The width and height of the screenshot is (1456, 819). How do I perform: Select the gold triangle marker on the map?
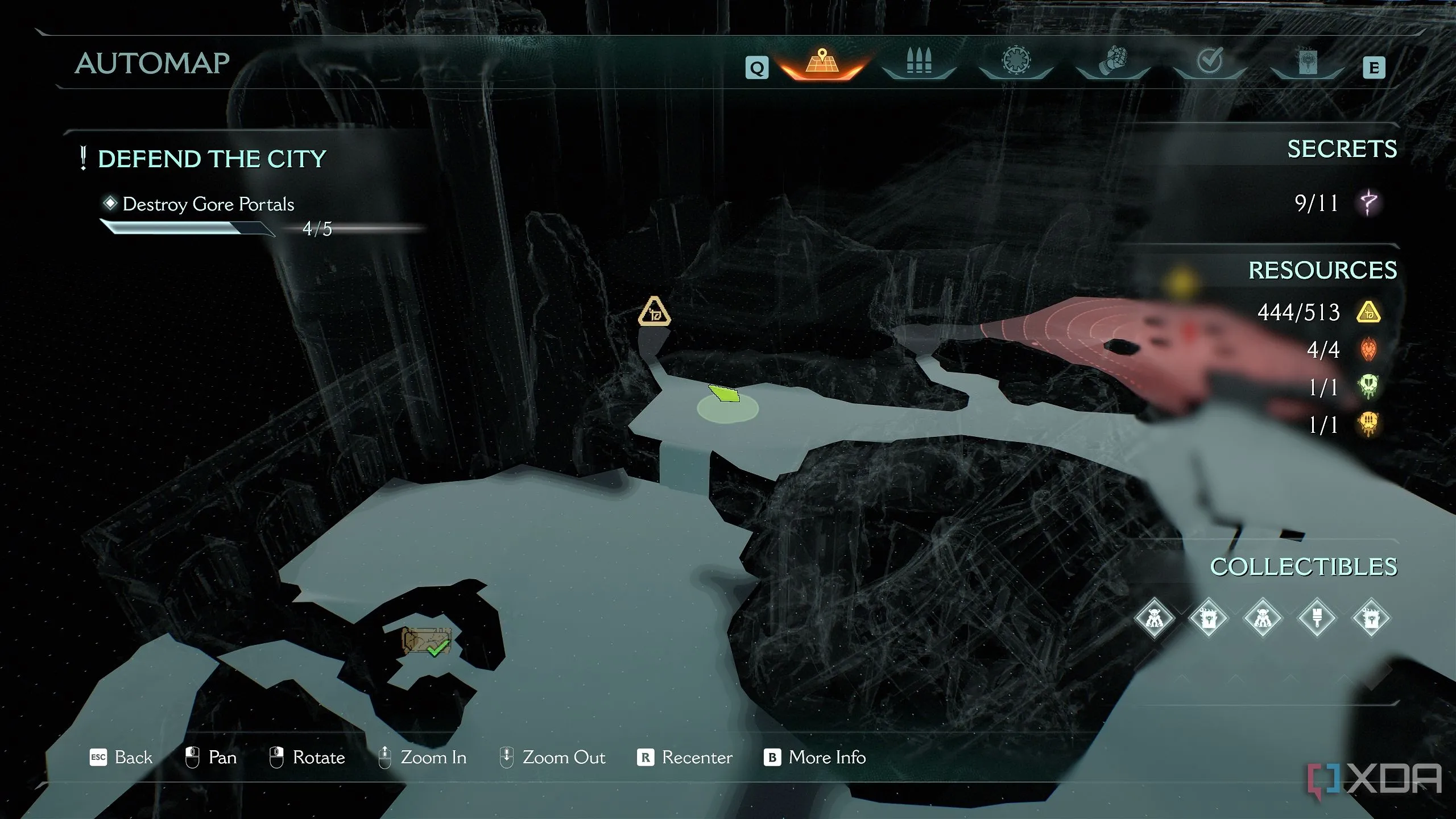[x=654, y=312]
